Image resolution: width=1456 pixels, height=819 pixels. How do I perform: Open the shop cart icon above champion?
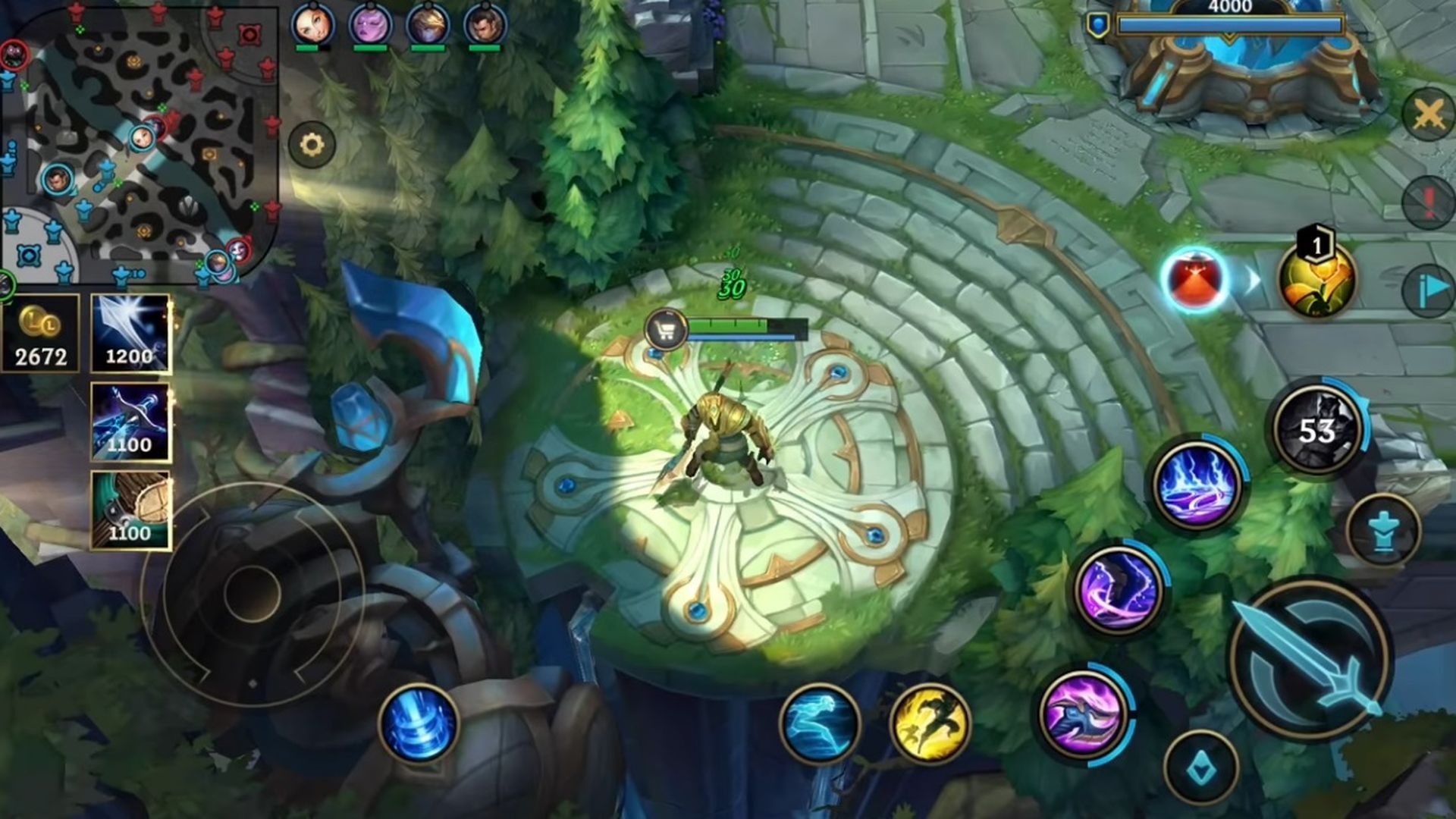(x=665, y=330)
